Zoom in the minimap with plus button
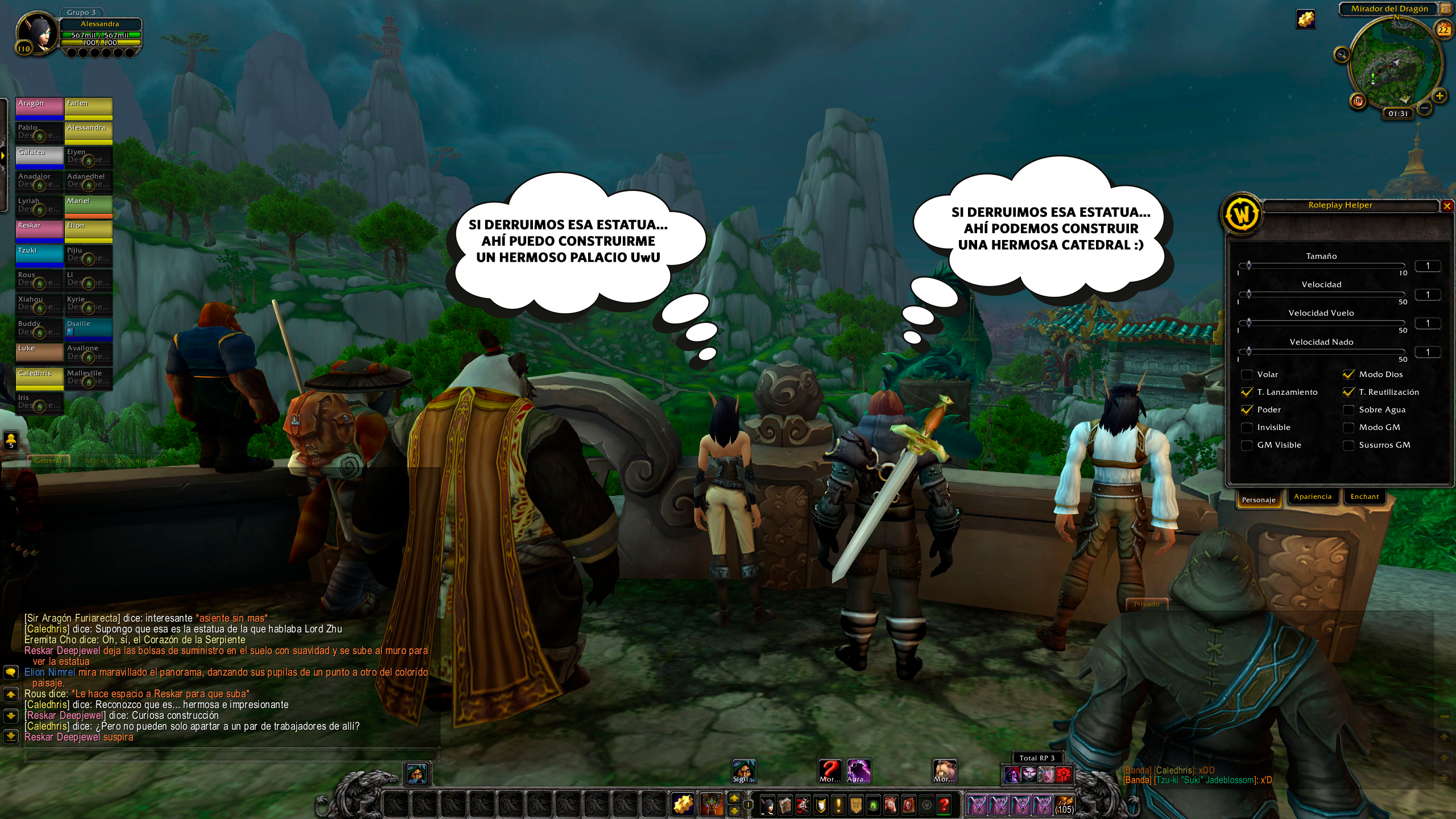 tap(1440, 96)
